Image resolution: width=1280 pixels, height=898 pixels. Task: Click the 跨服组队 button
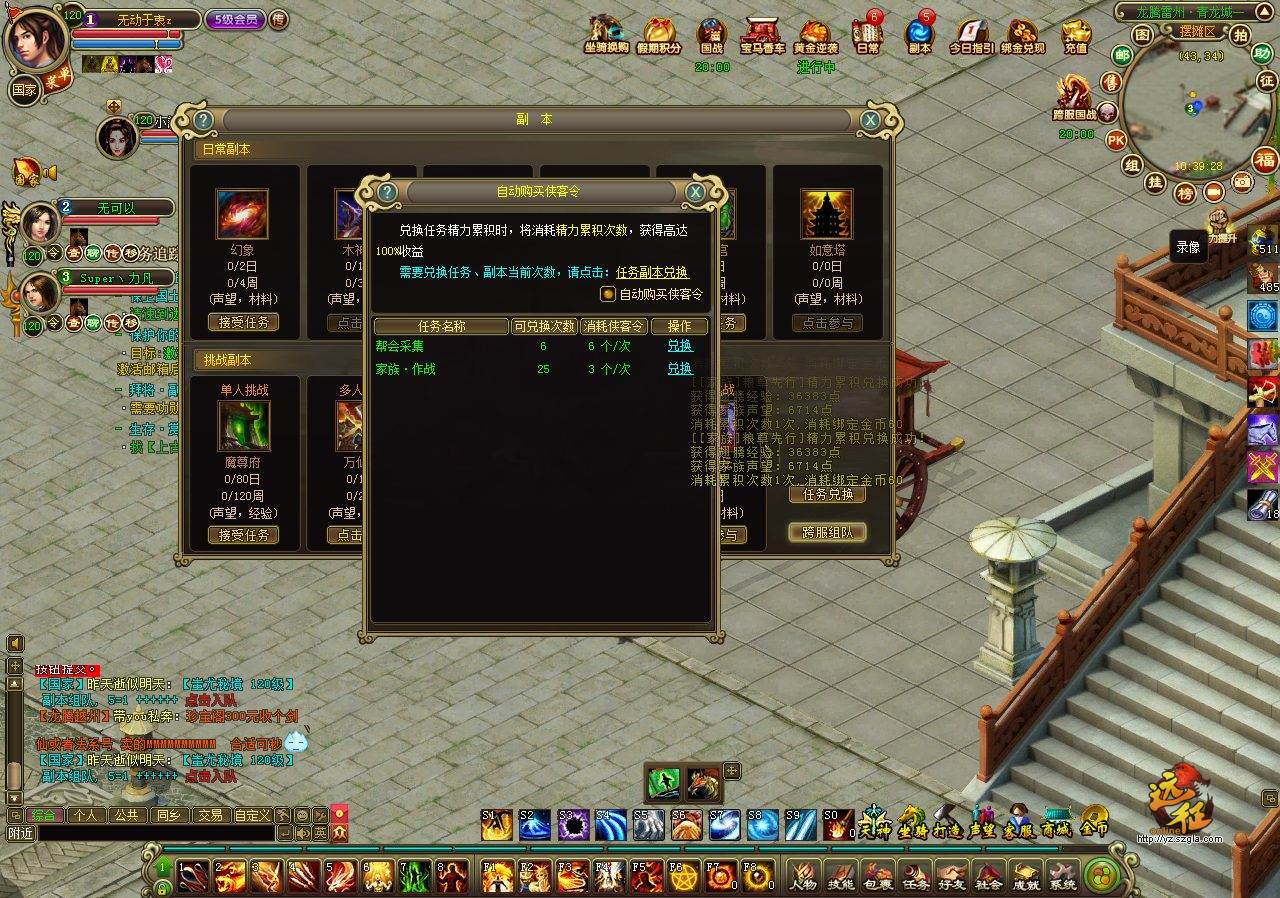pos(827,532)
